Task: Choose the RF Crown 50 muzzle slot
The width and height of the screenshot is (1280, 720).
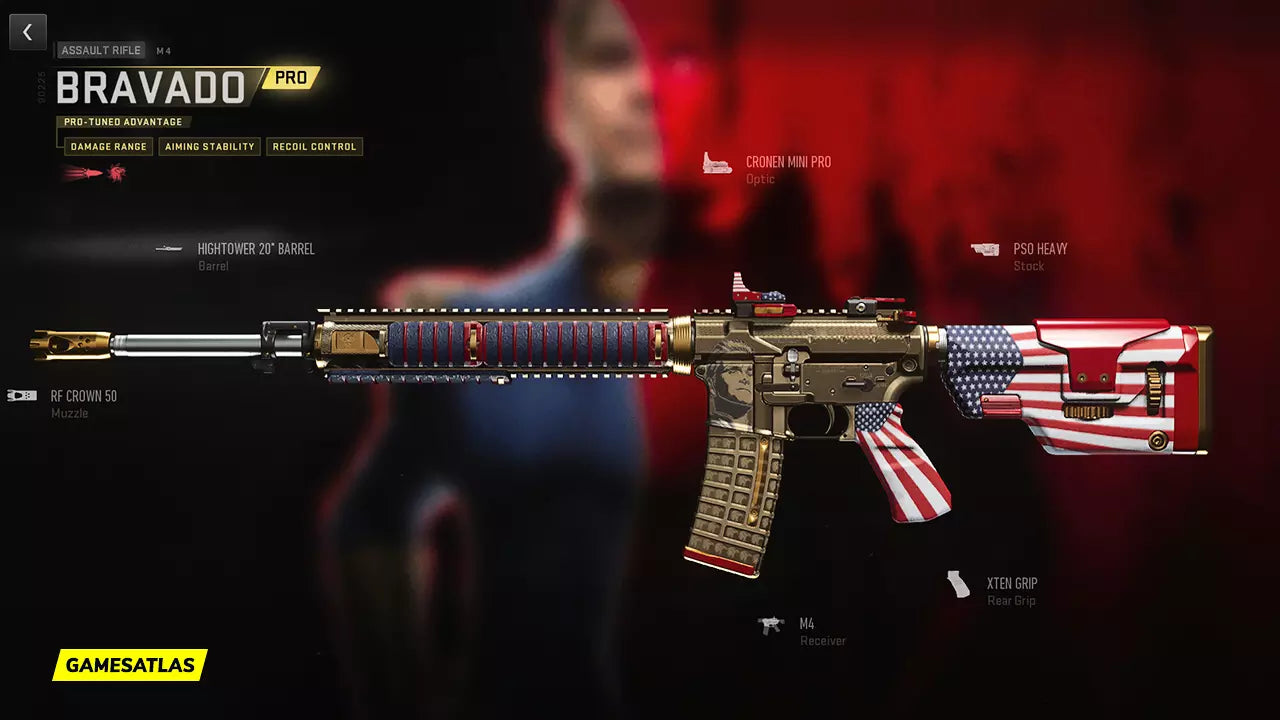Action: [83, 396]
